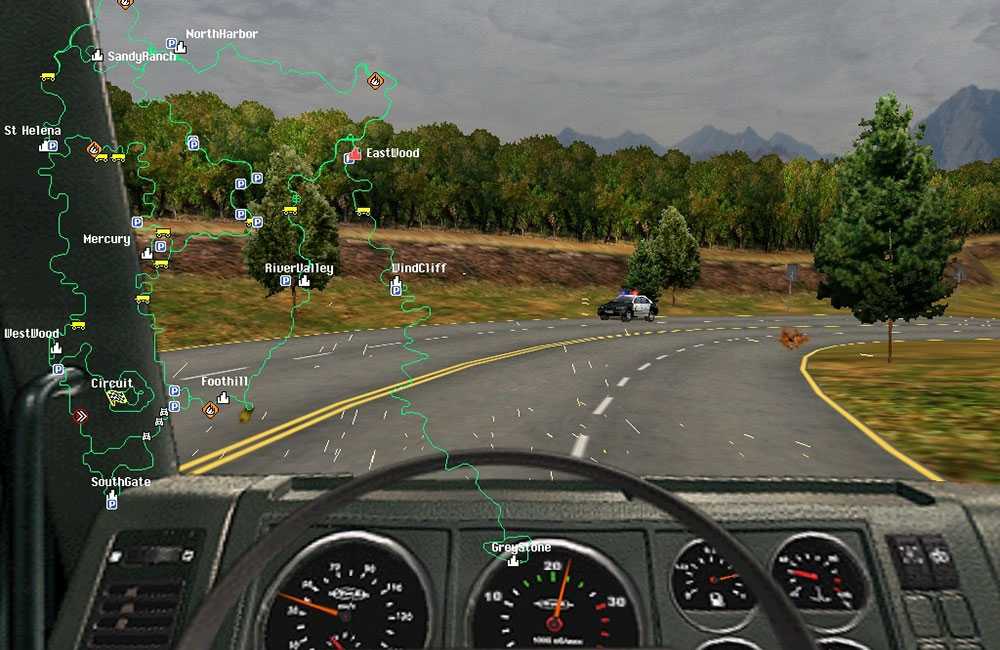Choose St Helena on the route map
This screenshot has width=1000, height=650.
32,131
